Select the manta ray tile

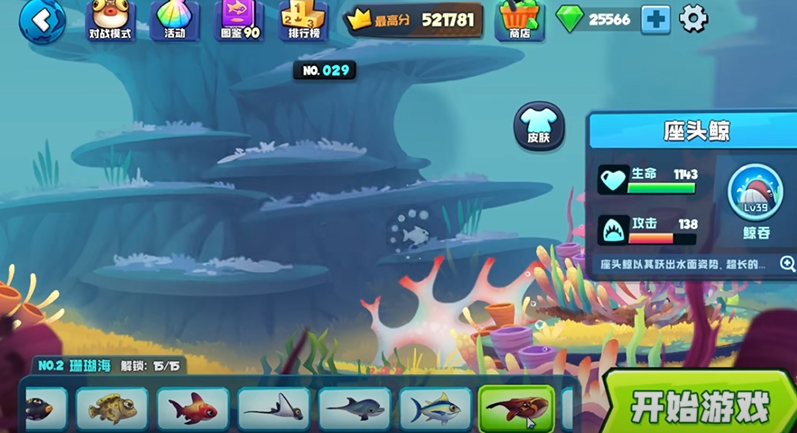point(273,408)
